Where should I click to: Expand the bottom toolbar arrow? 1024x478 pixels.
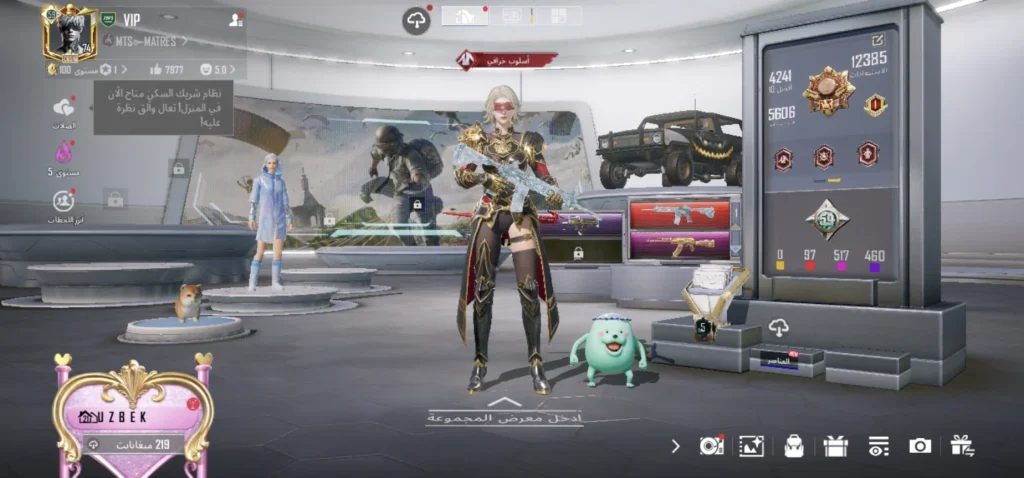coord(675,446)
